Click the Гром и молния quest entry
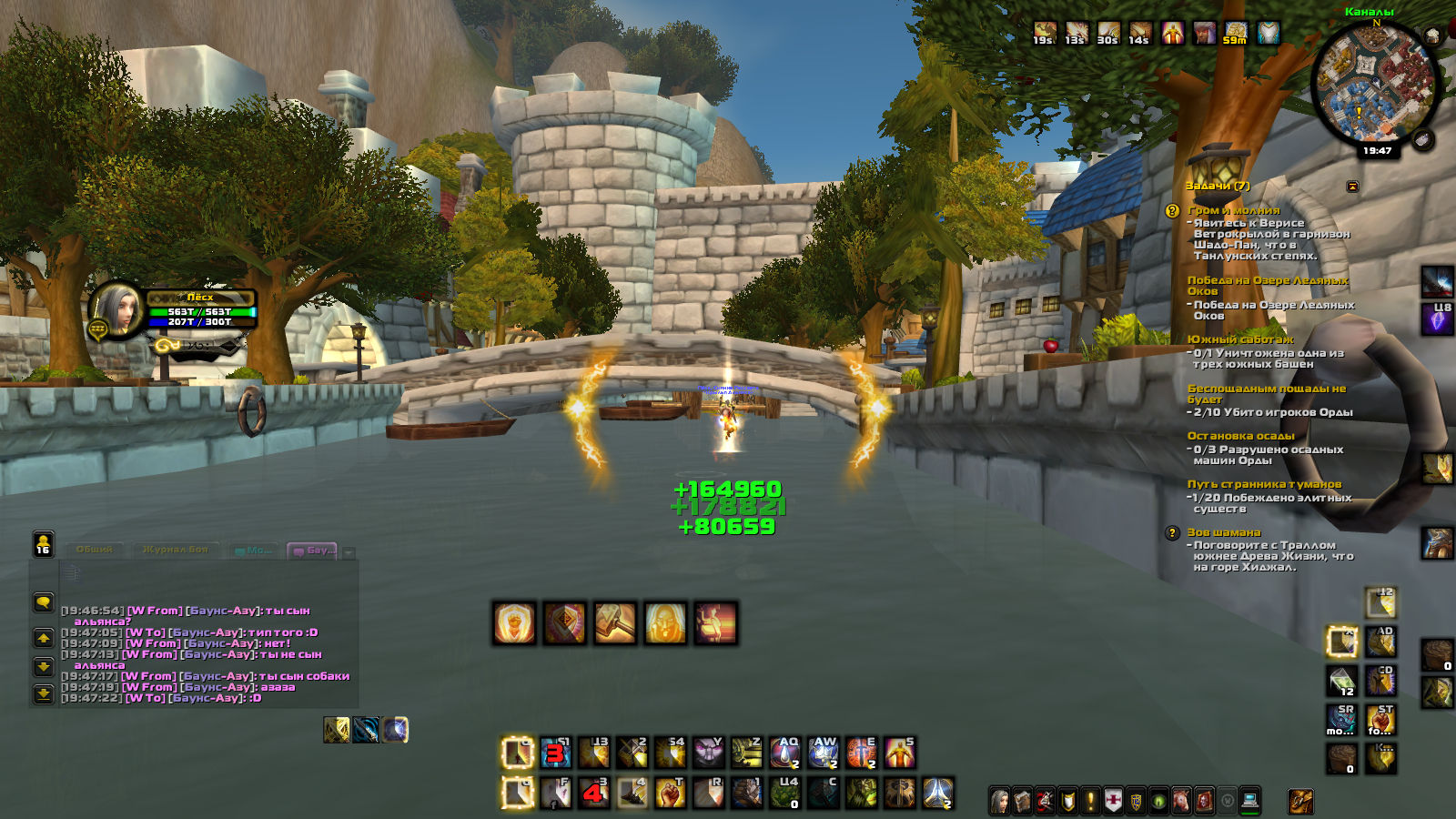 [x=1233, y=210]
